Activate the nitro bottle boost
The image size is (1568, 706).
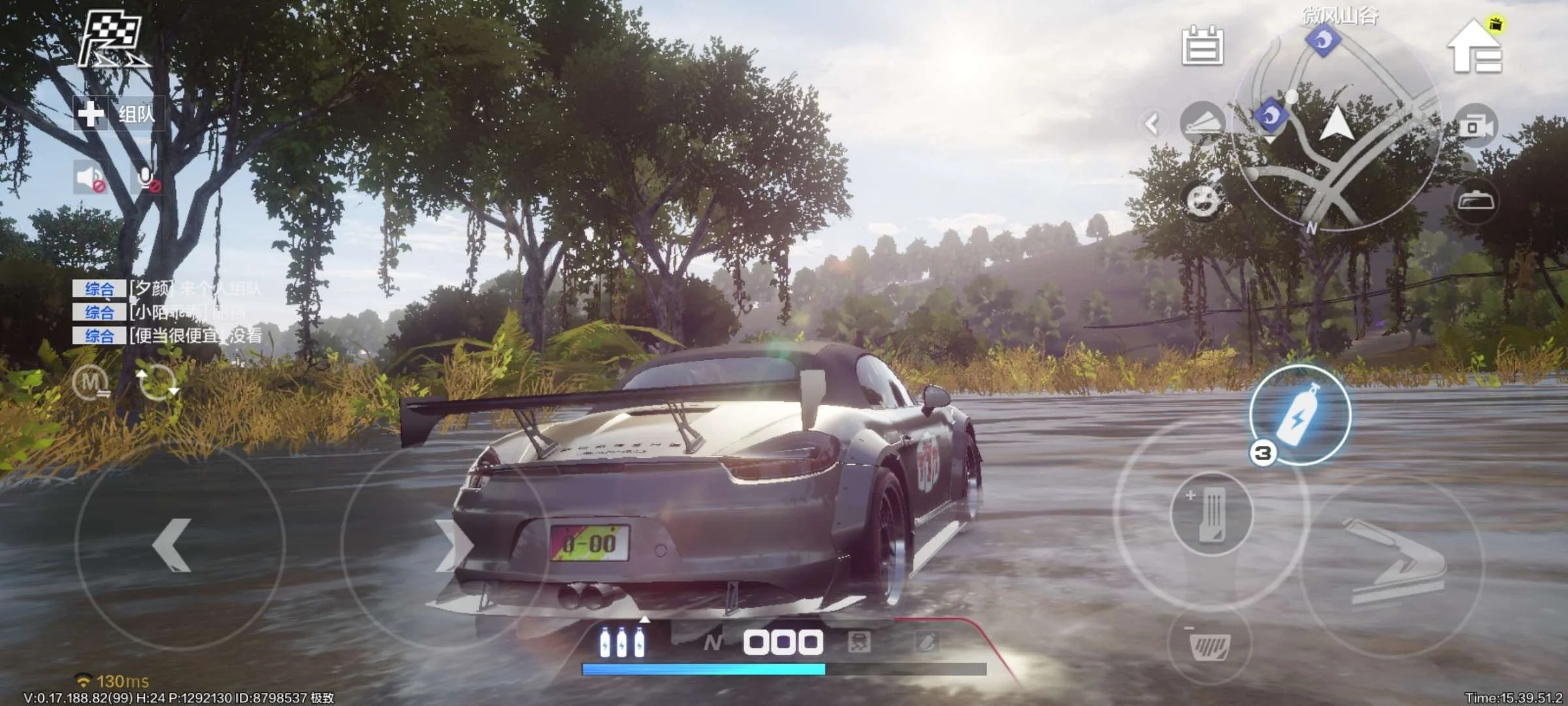[1300, 416]
